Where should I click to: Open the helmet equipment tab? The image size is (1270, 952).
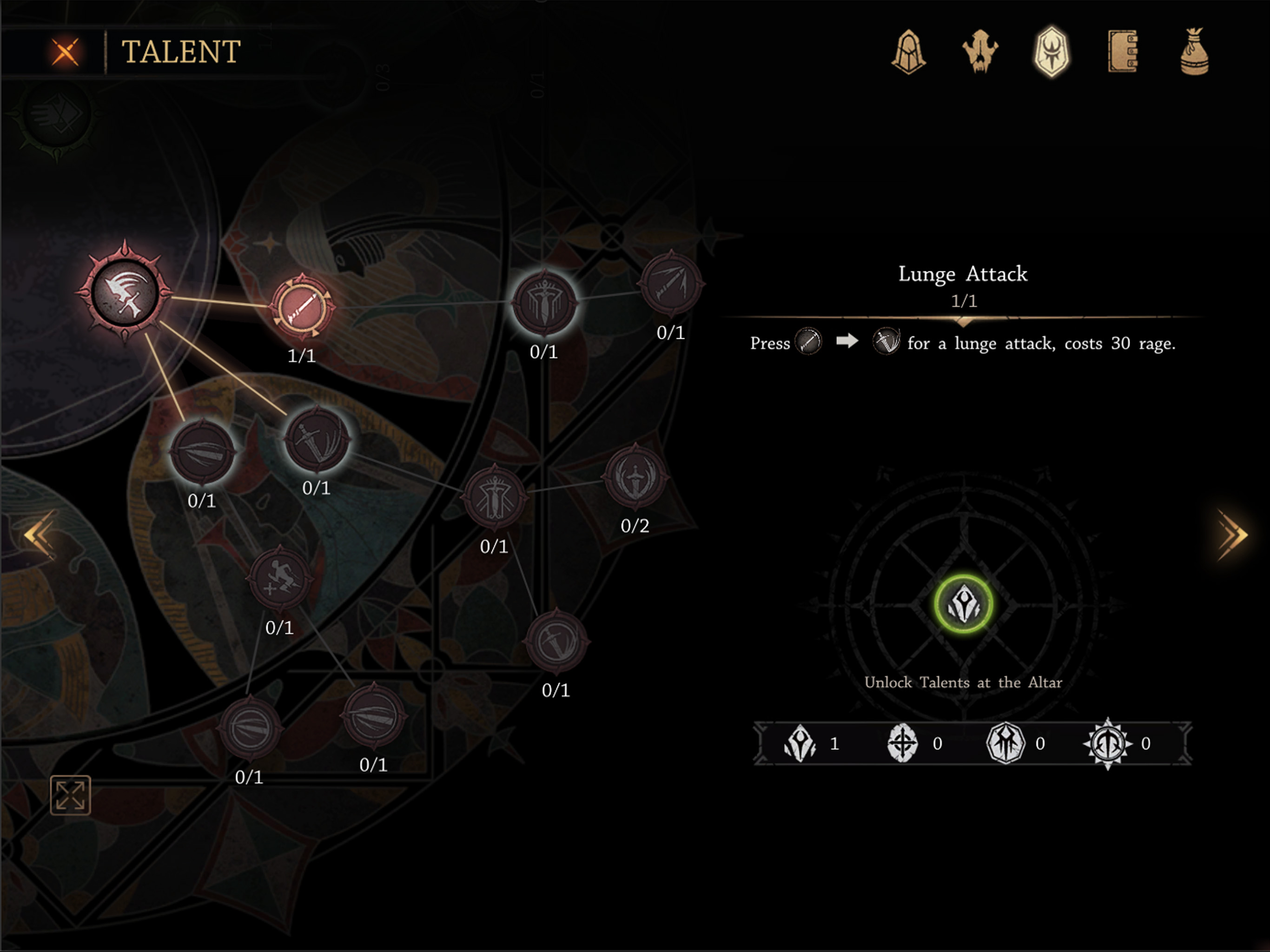pos(908,52)
